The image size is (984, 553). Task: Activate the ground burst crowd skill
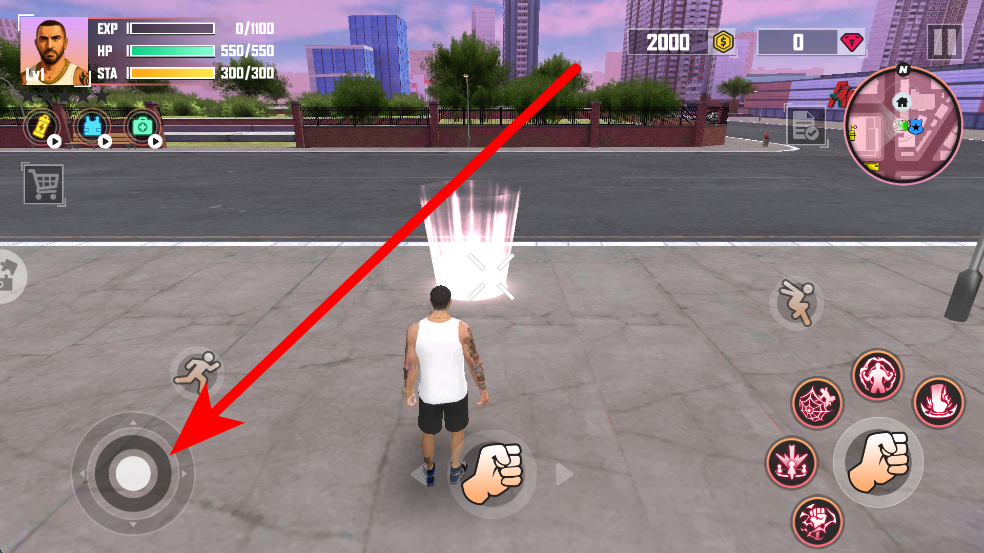tap(791, 463)
